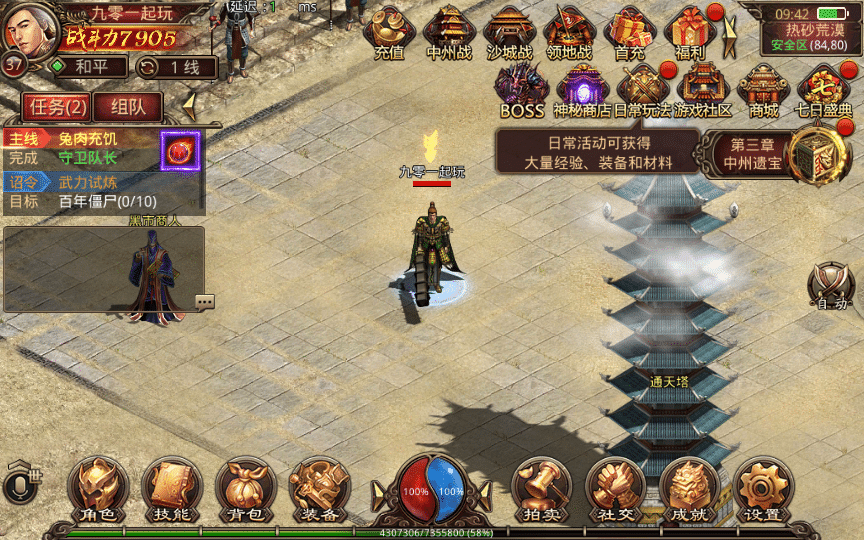Screen dimensions: 864x540
Task: Open the 领地战 territory war icon
Action: 569,31
